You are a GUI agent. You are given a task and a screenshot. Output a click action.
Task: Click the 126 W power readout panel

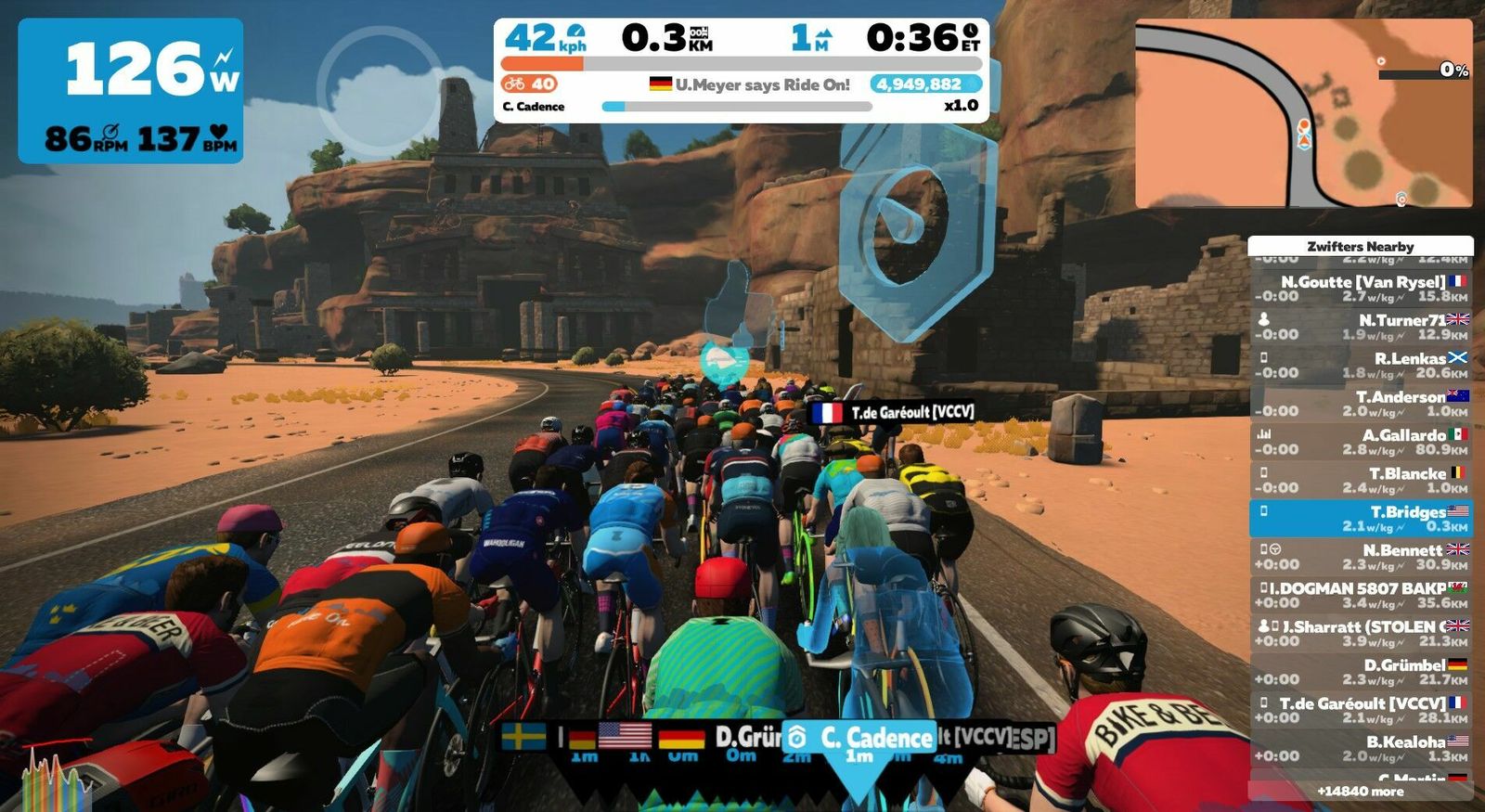click(x=131, y=91)
